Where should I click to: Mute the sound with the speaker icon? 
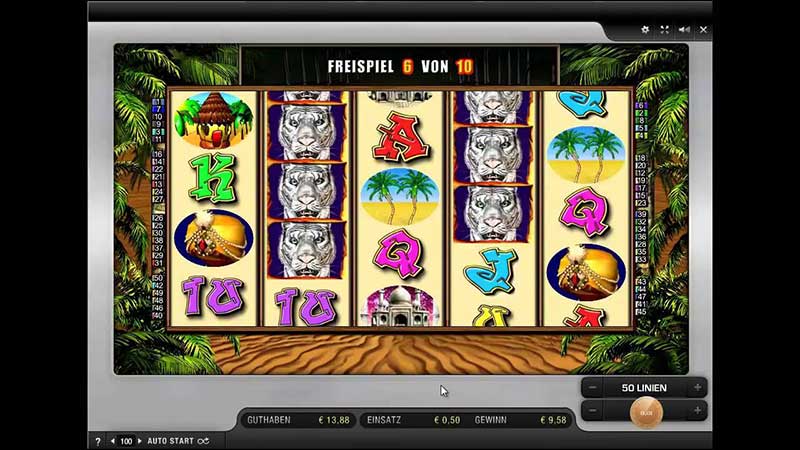(x=684, y=30)
